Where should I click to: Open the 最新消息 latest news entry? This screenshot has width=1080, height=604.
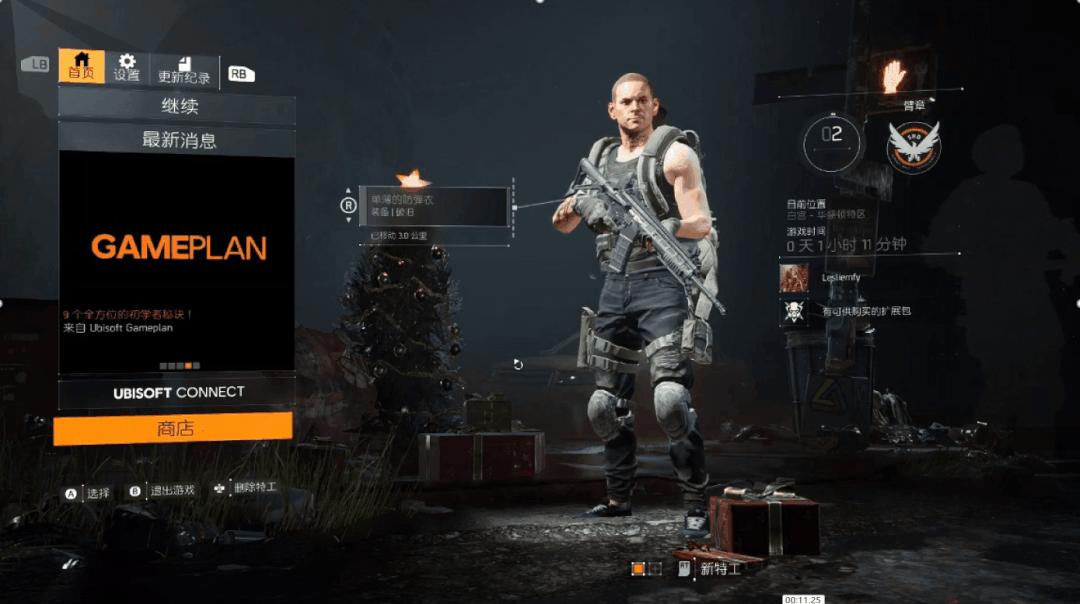point(177,140)
